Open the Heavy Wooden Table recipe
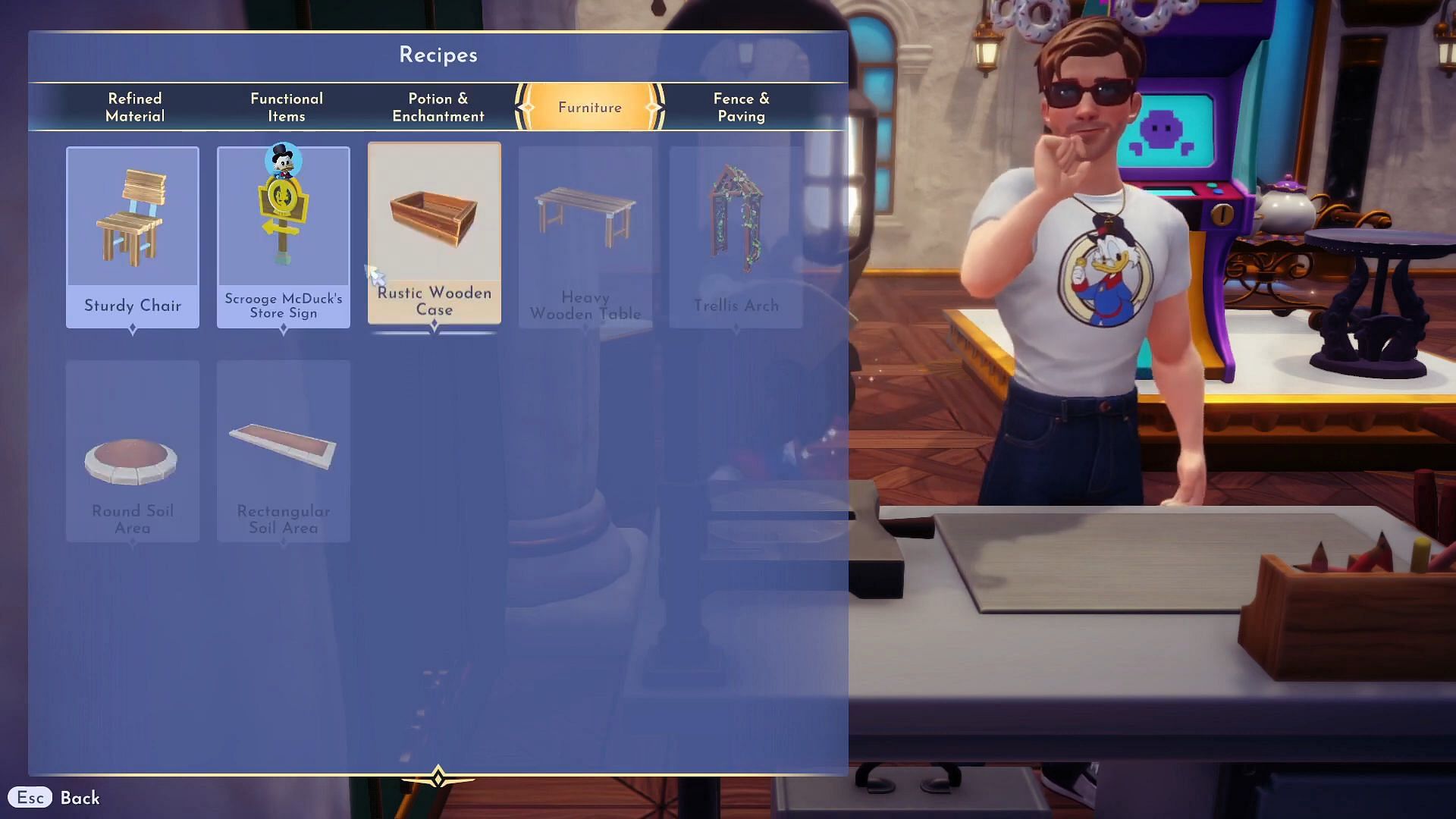This screenshot has height=819, width=1456. (585, 237)
